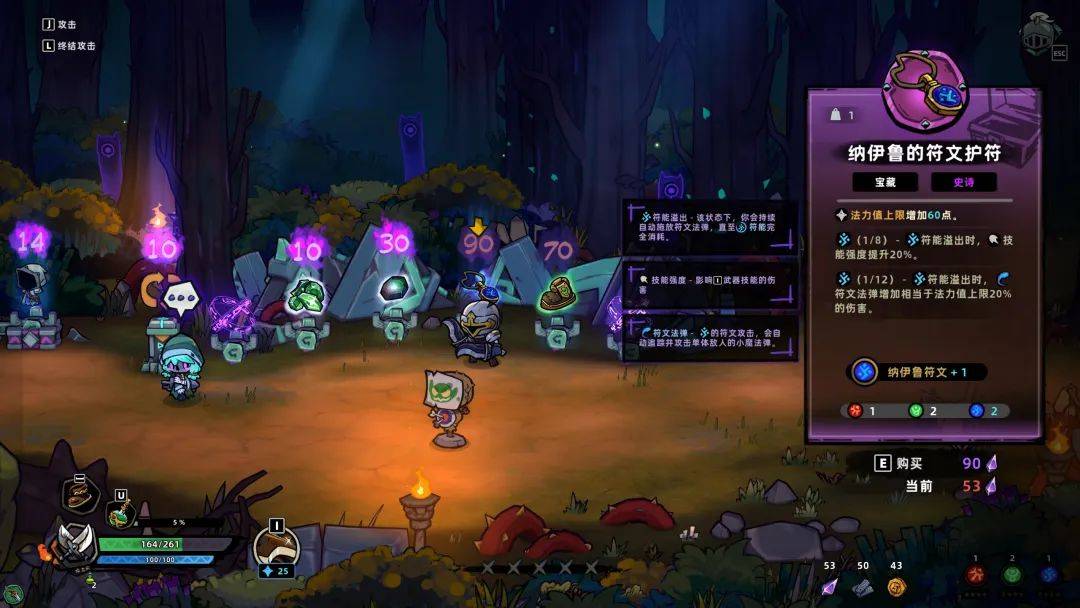Click the 符能溢出 keyword tooltip box
This screenshot has height=608, width=1080.
tap(709, 227)
